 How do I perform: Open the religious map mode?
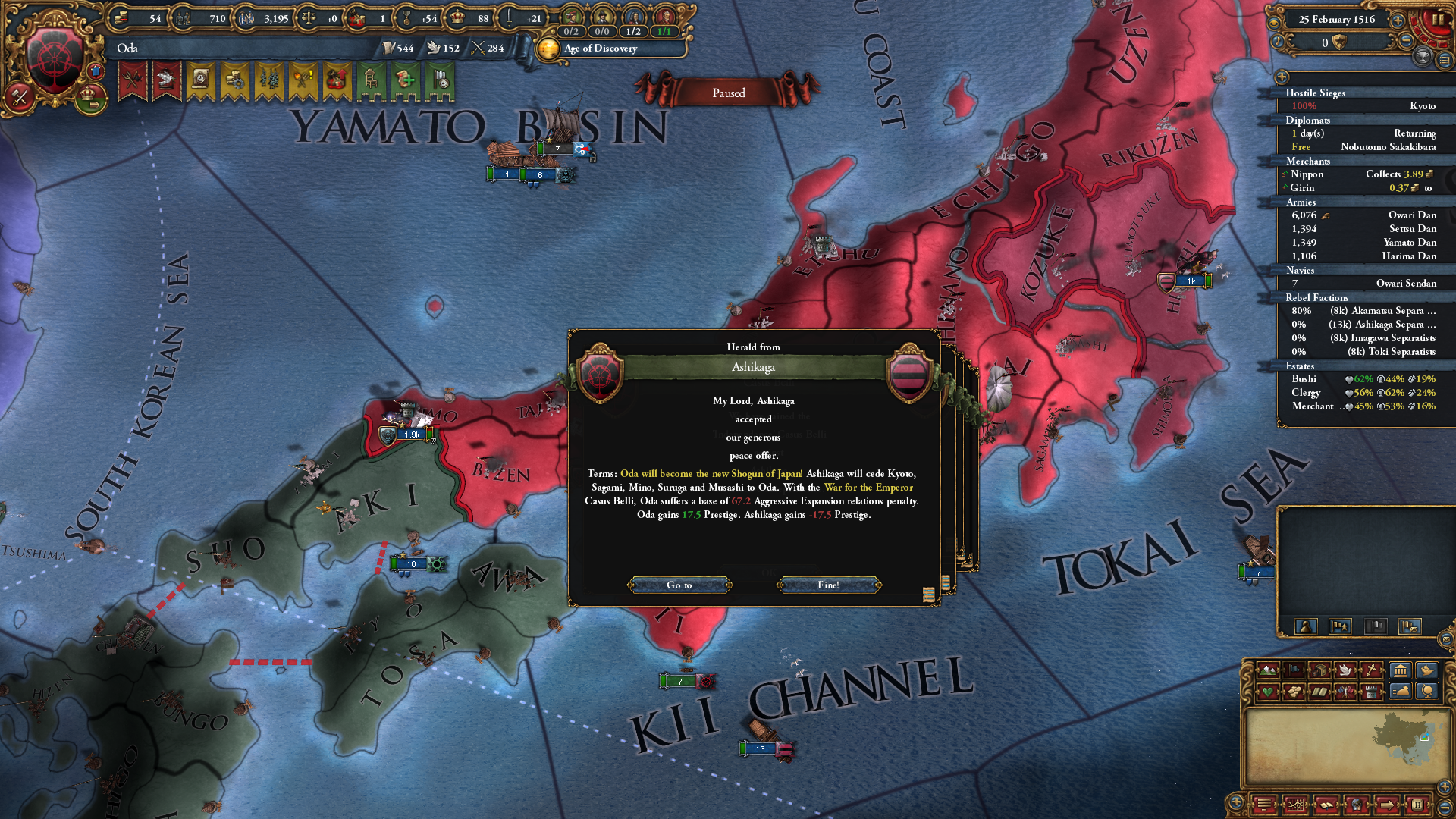pyautogui.click(x=1373, y=670)
